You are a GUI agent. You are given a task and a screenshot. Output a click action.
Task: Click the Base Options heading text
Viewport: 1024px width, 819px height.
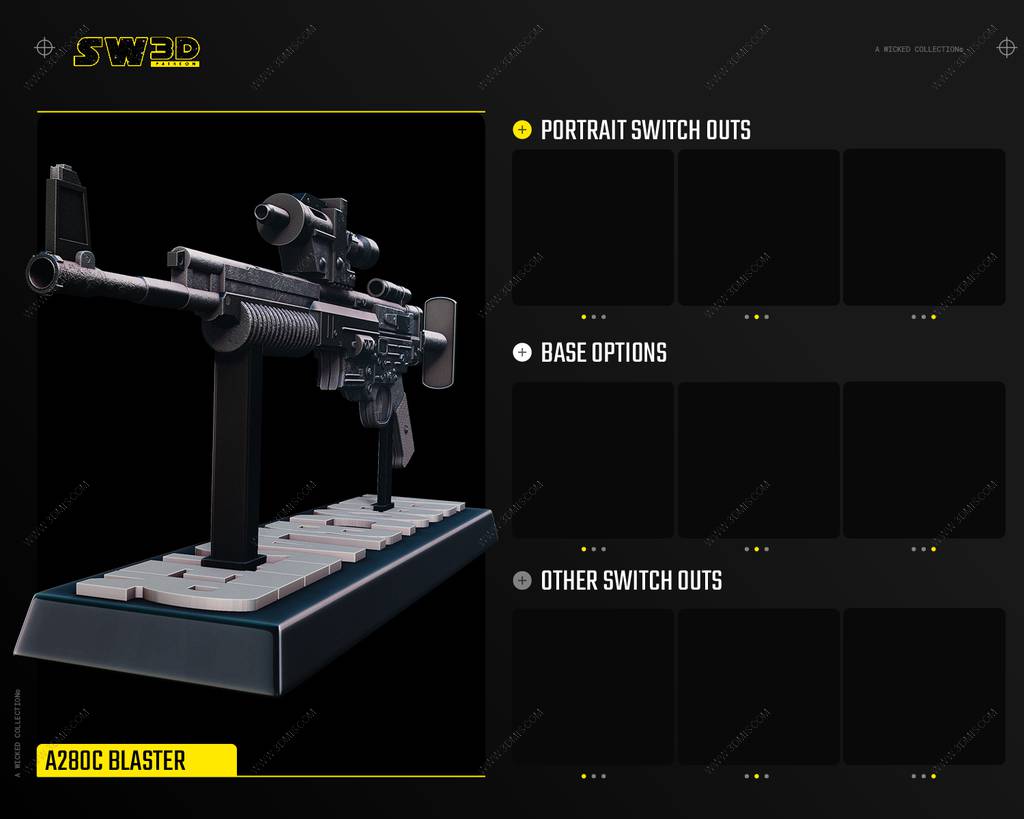603,352
